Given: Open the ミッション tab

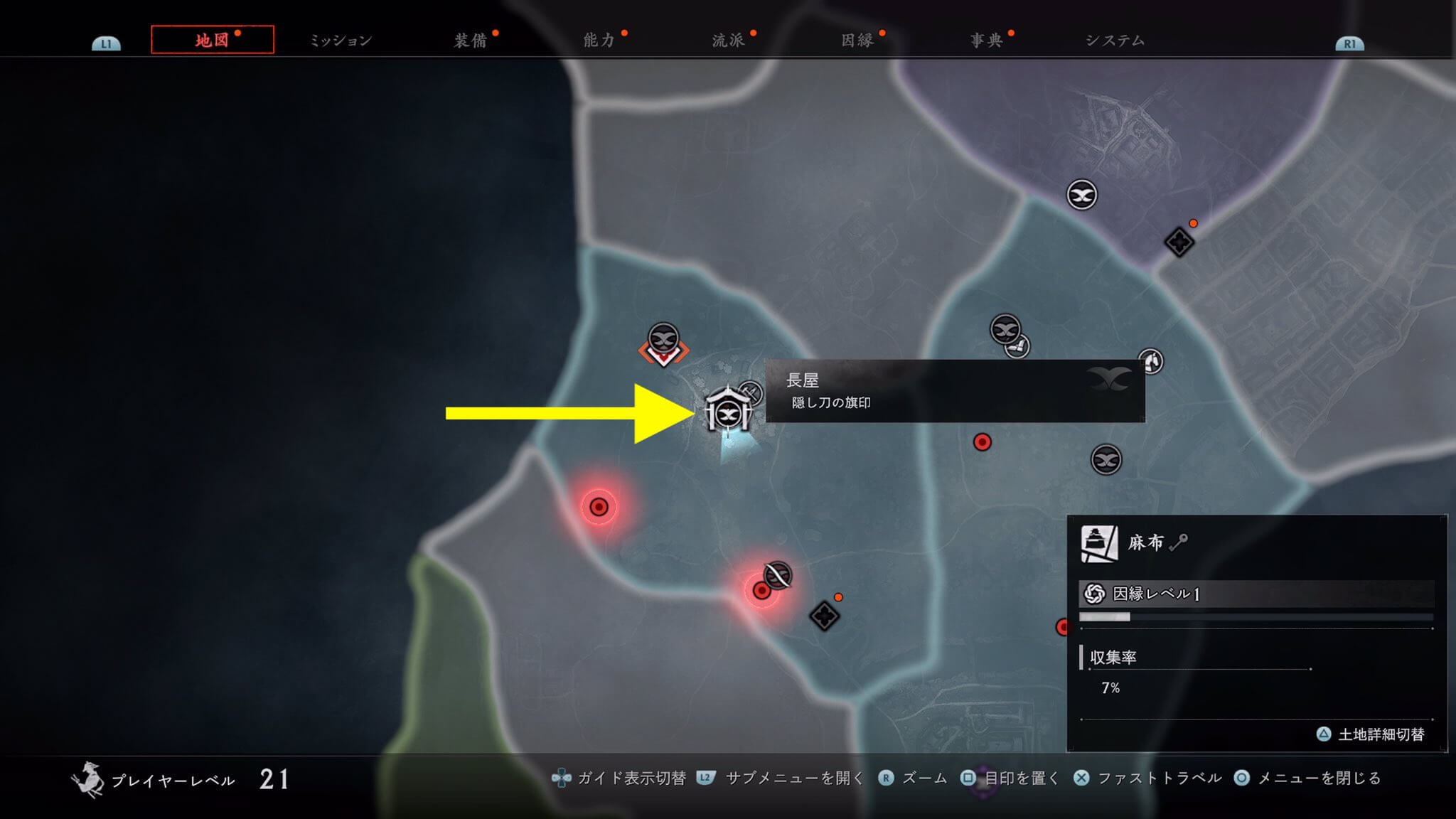Looking at the screenshot, I should tap(341, 41).
